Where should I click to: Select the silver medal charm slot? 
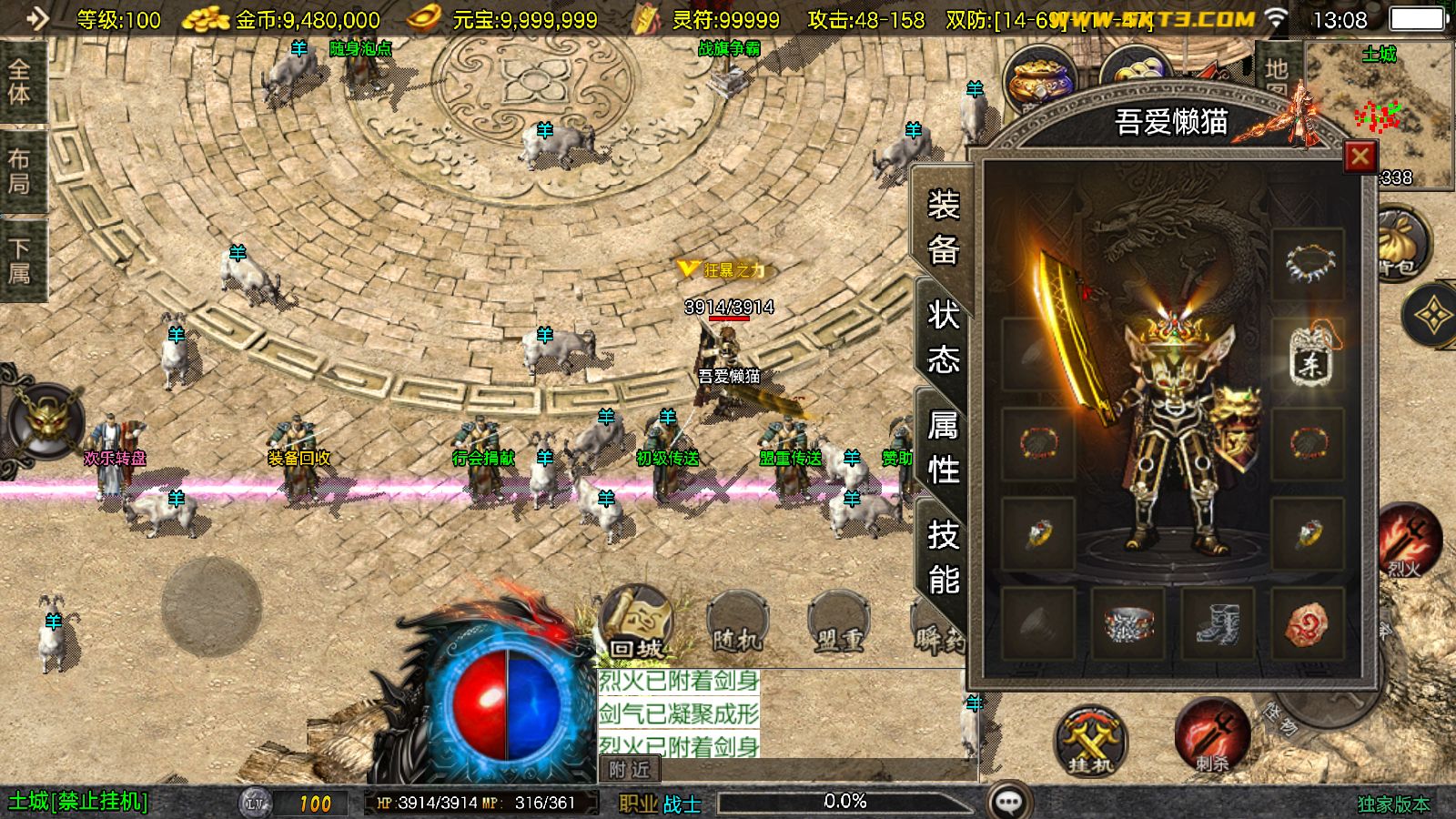point(1308,355)
